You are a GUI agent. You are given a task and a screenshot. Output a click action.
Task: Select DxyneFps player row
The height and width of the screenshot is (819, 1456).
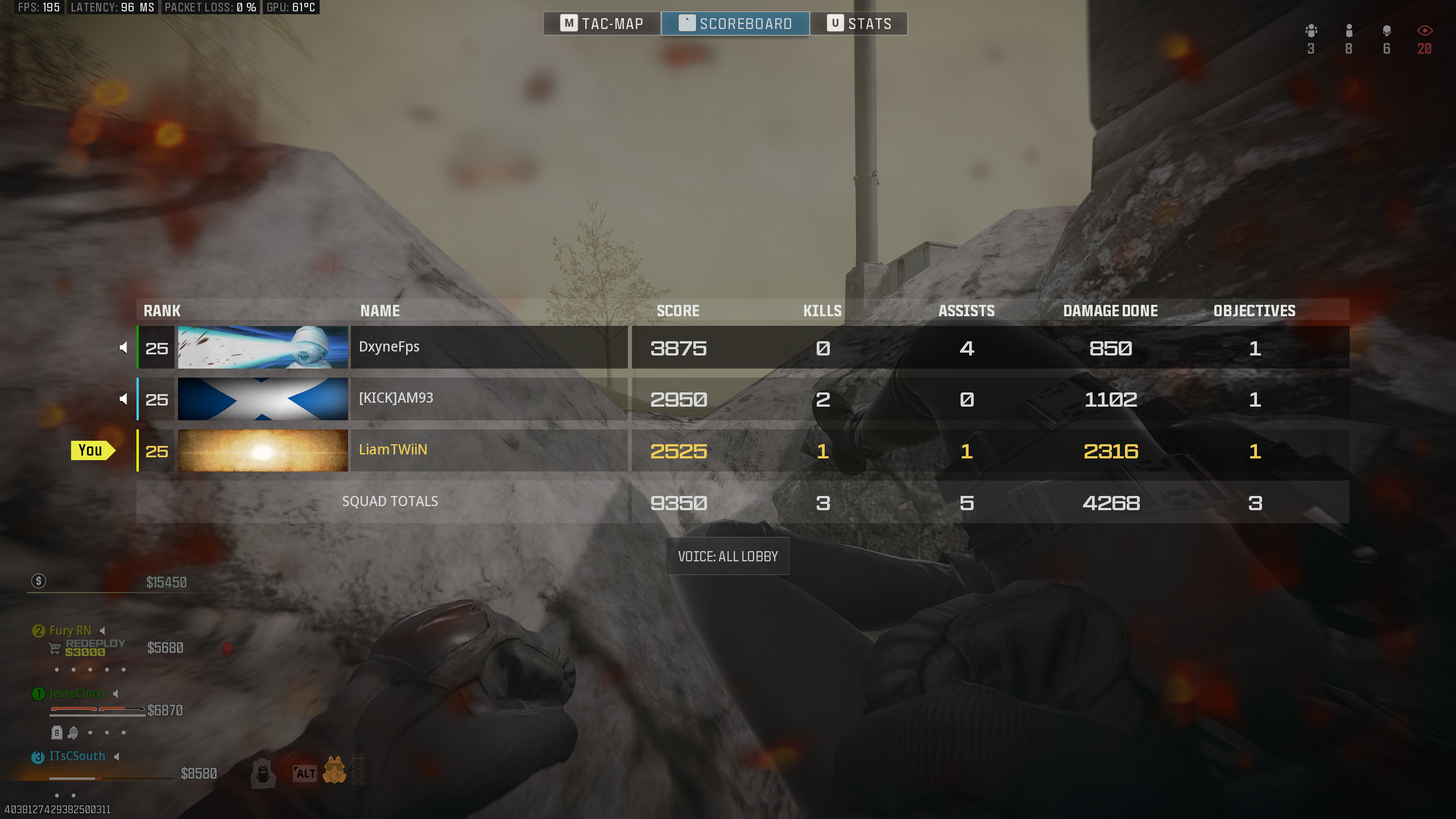(x=489, y=347)
